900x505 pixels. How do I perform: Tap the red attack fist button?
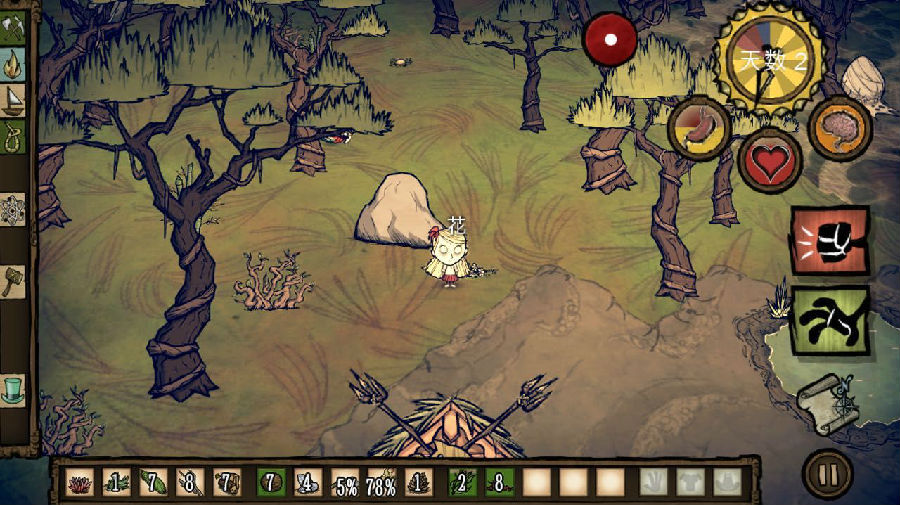[x=830, y=241]
